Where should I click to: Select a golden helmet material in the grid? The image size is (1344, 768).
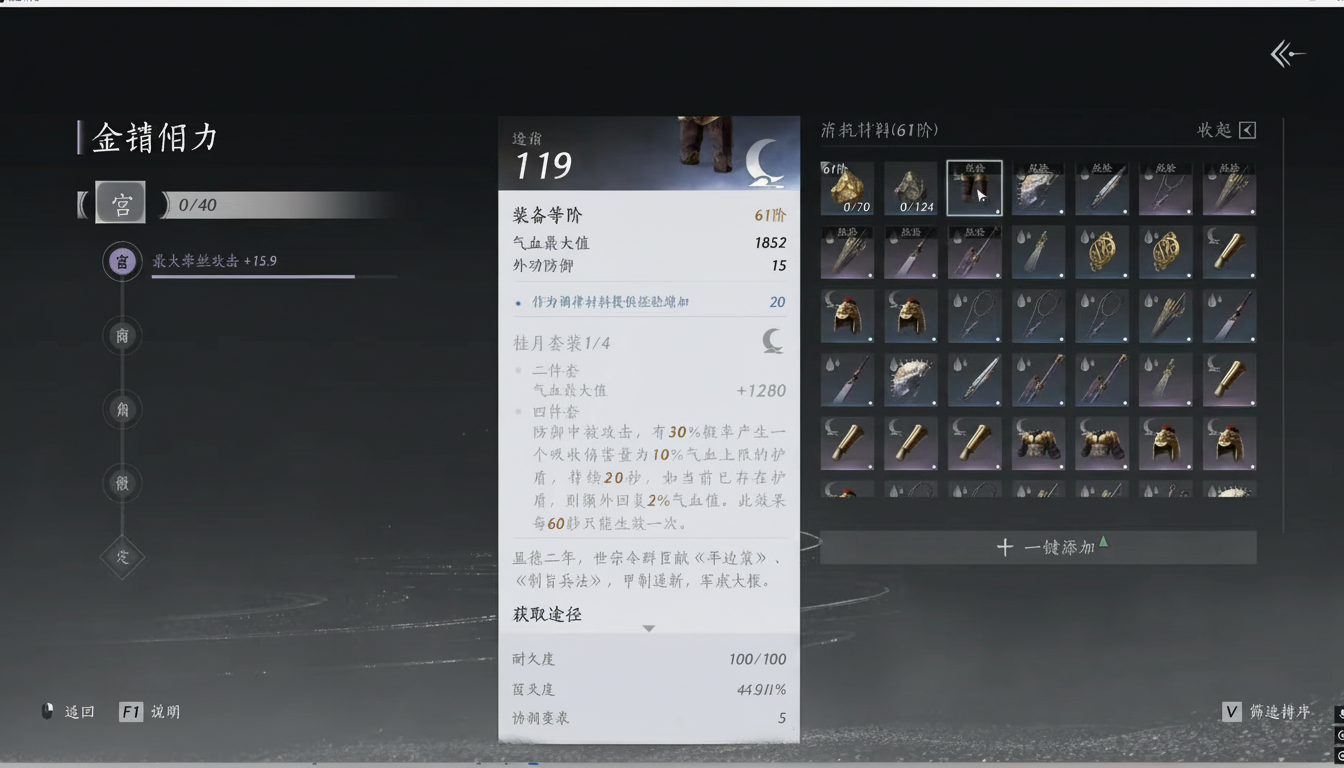(x=847, y=315)
